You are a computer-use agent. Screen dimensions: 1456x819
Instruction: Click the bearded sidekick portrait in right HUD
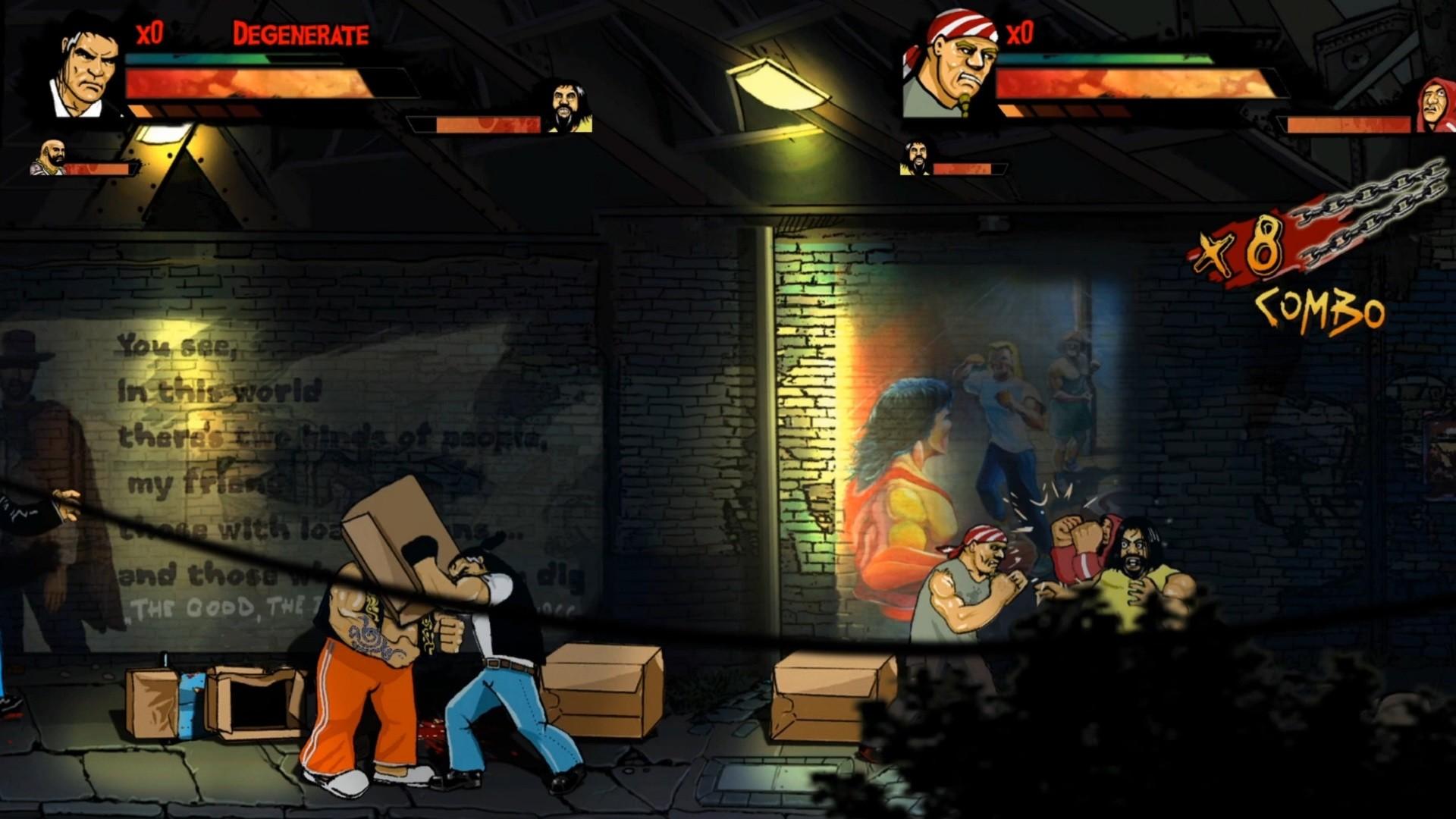[914, 158]
